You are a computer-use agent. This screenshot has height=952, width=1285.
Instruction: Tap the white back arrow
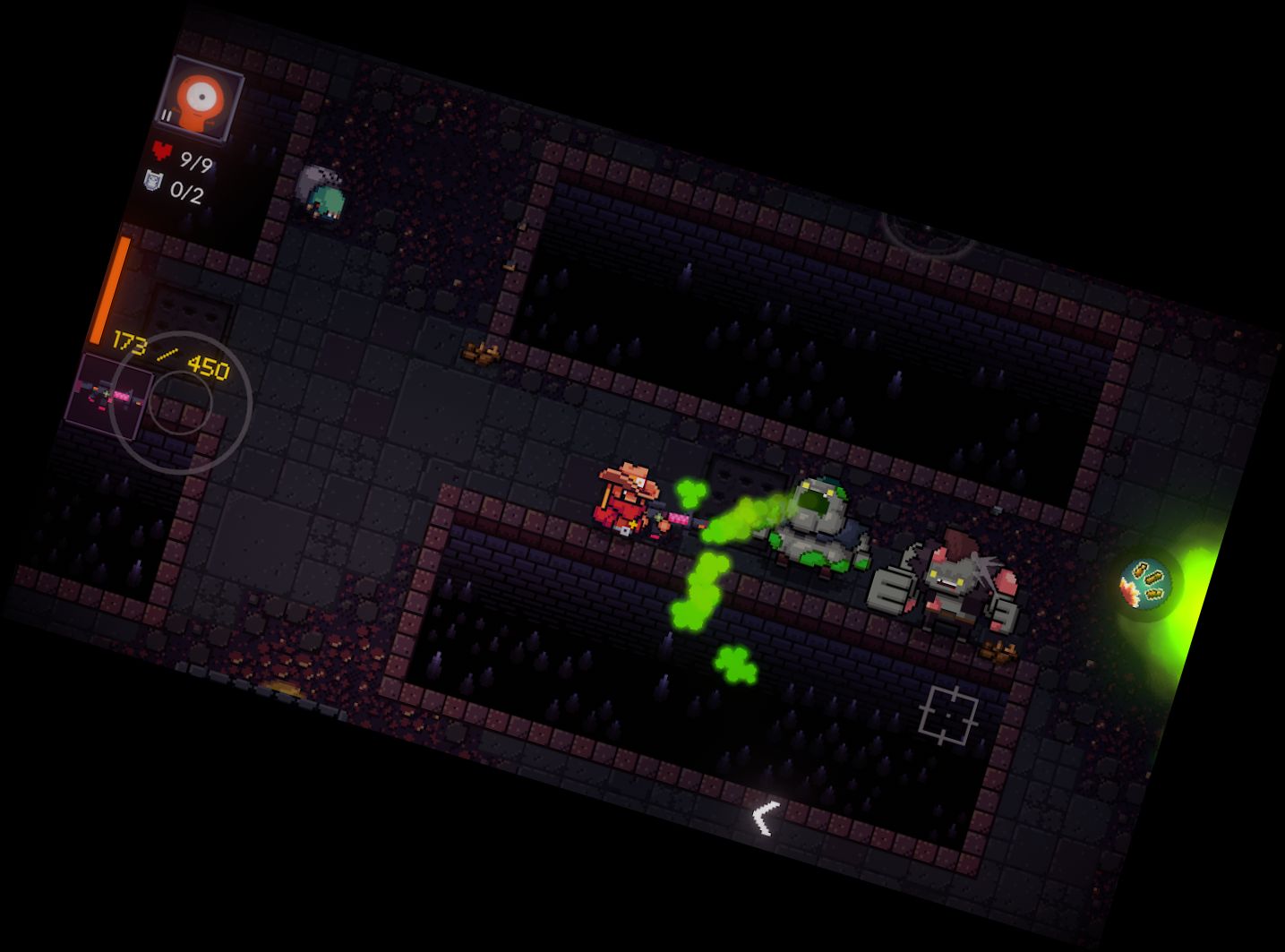click(764, 818)
